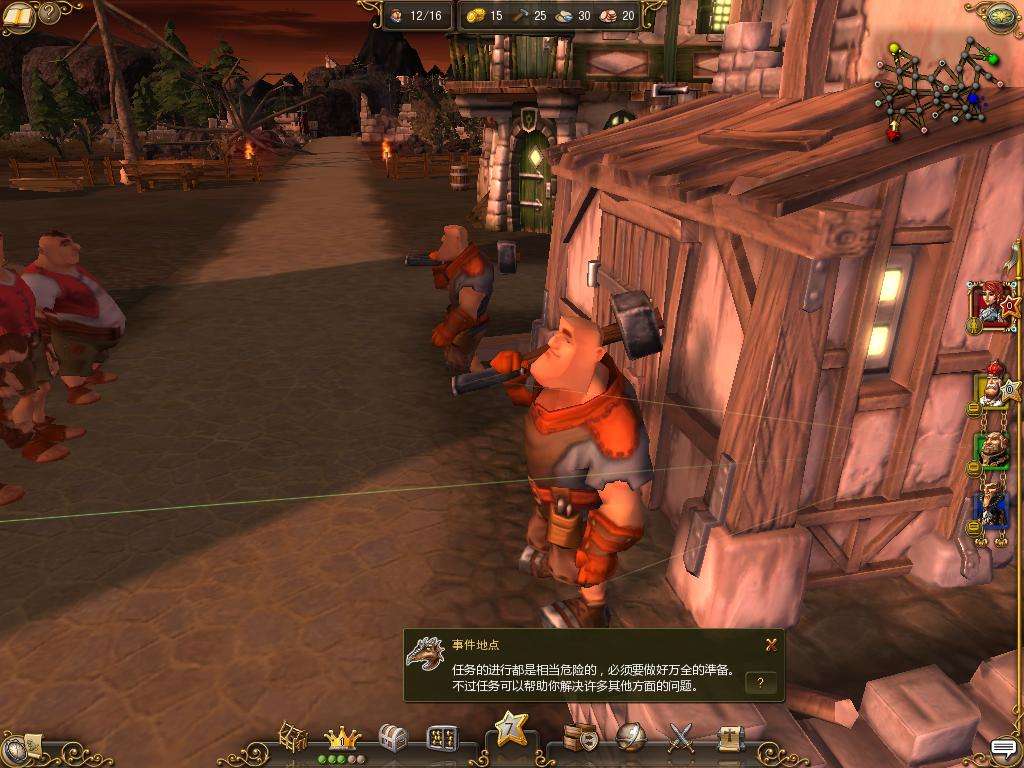Screen dimensions: 1024x768
Task: Open the barrels and shield trade icon
Action: [582, 738]
